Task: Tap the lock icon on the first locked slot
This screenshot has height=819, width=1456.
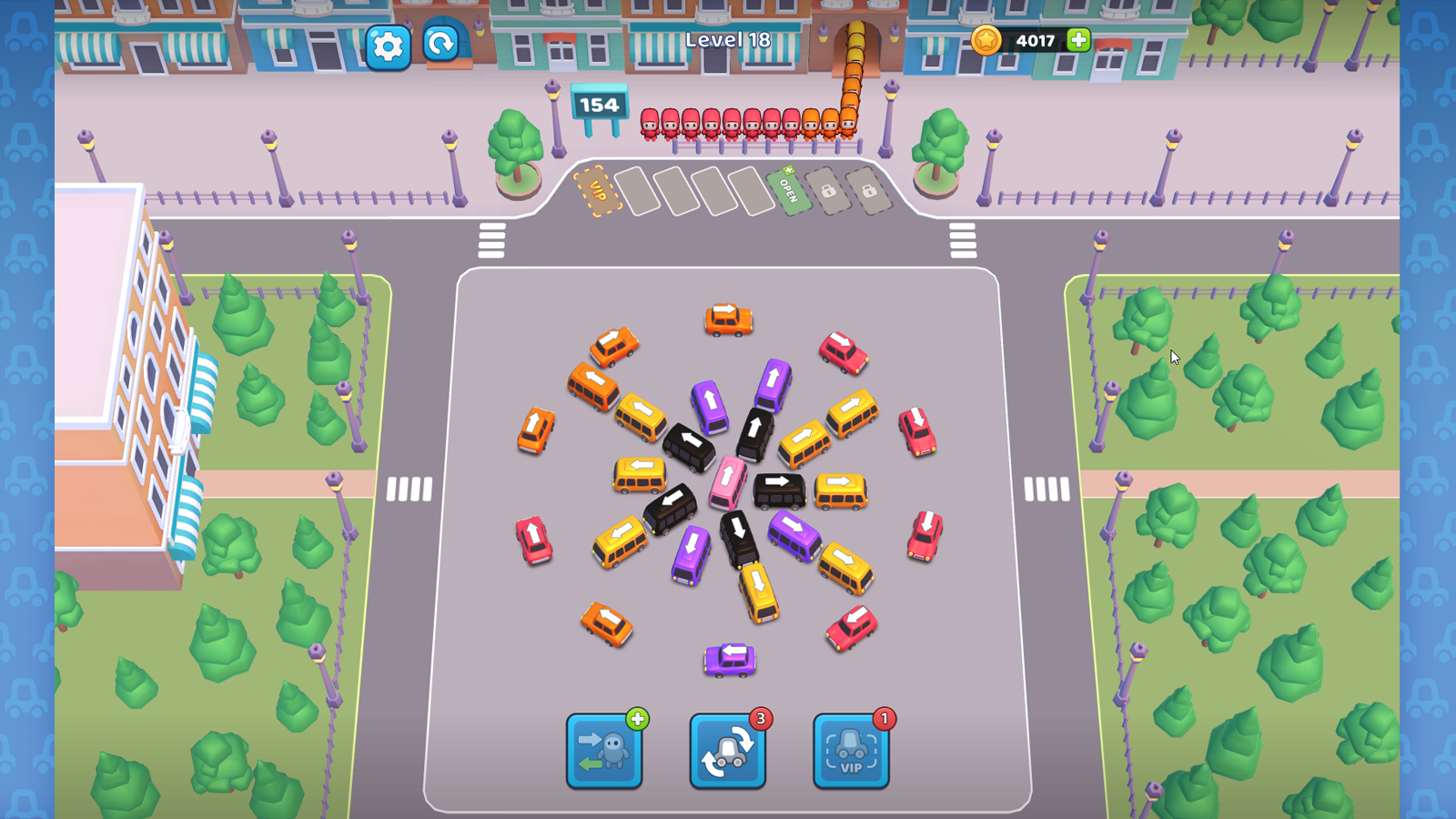Action: 829,191
